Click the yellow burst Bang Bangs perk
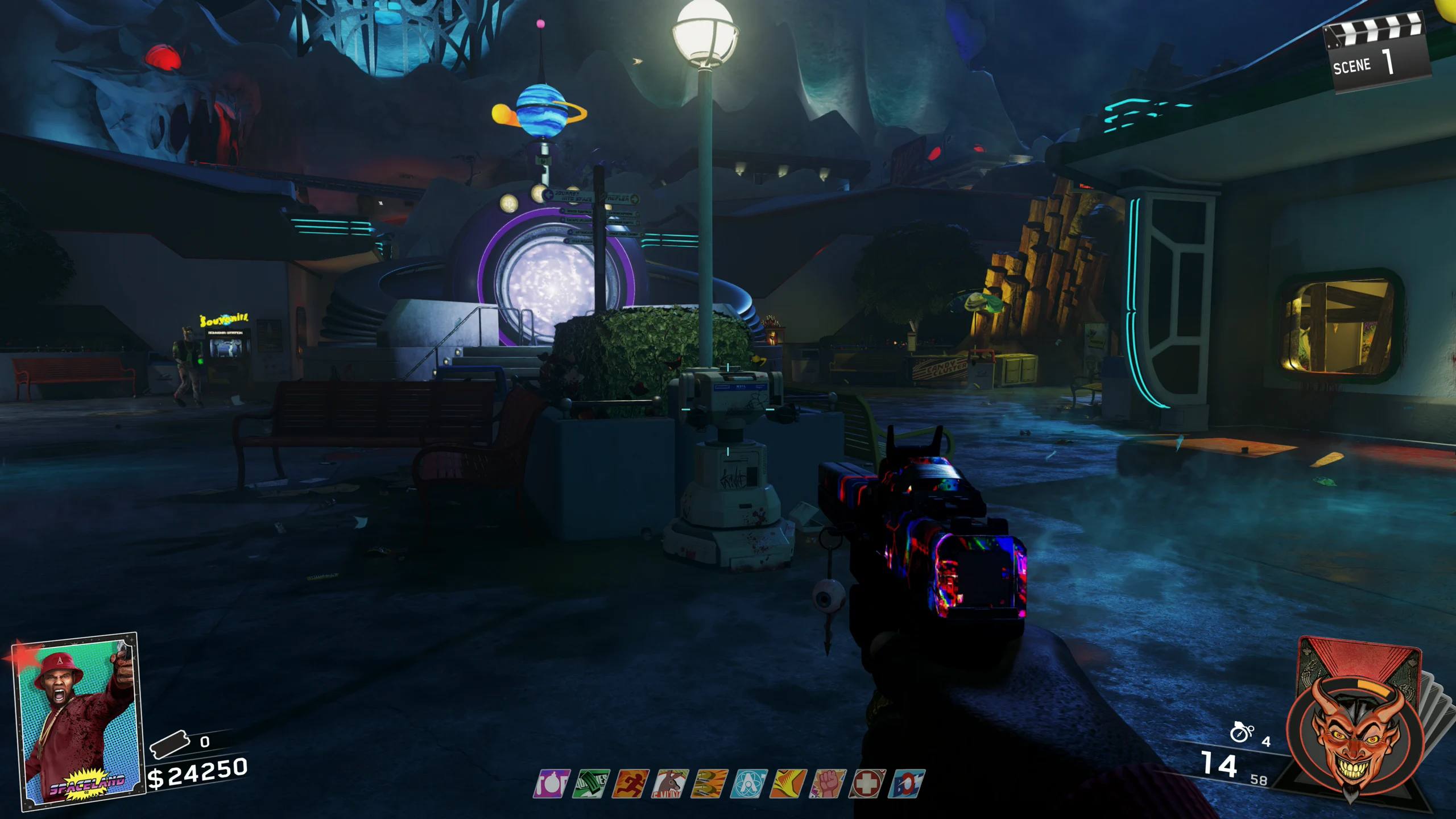The image size is (1456, 819). pyautogui.click(x=788, y=784)
